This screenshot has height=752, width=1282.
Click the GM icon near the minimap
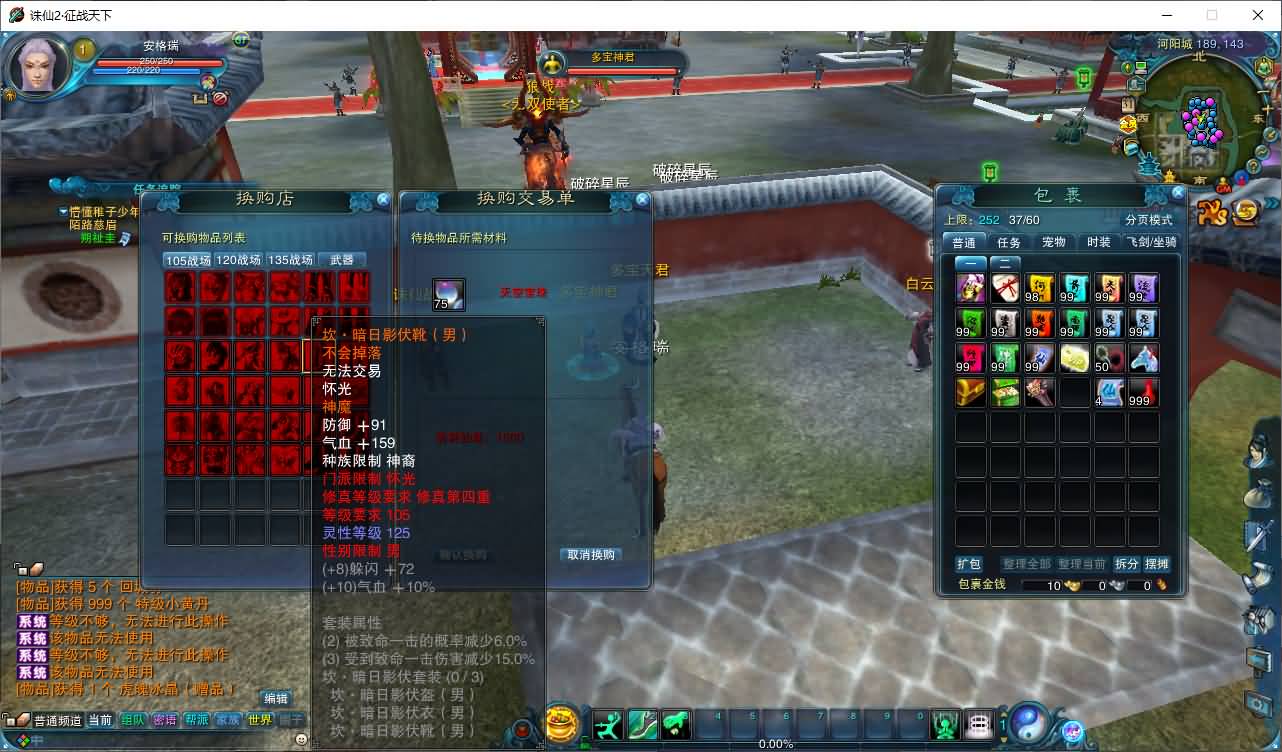(x=1224, y=185)
